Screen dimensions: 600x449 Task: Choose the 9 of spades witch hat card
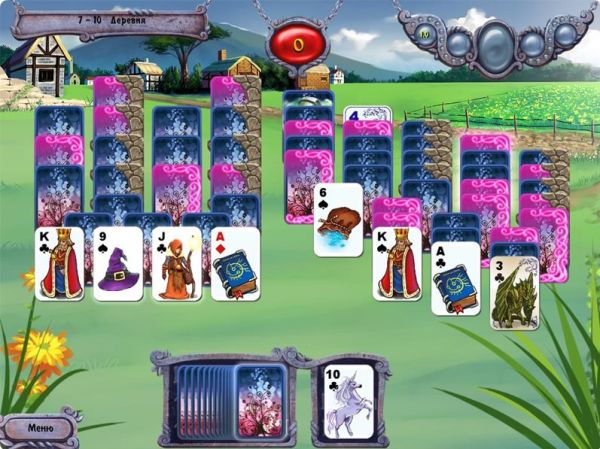pyautogui.click(x=118, y=264)
